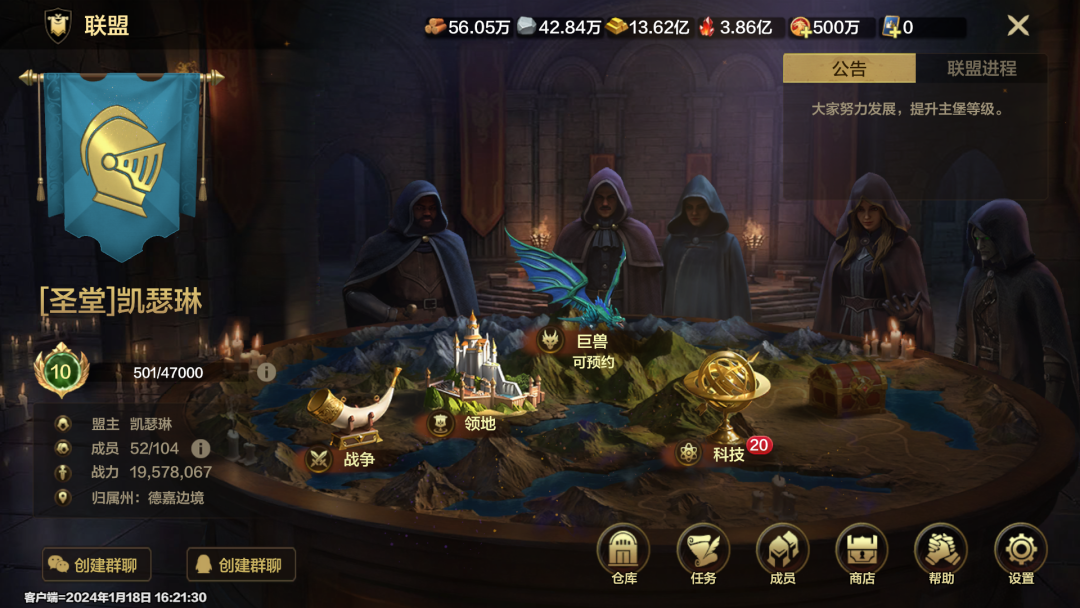Open the 任务 quests menu
This screenshot has height=608, width=1080.
point(703,553)
